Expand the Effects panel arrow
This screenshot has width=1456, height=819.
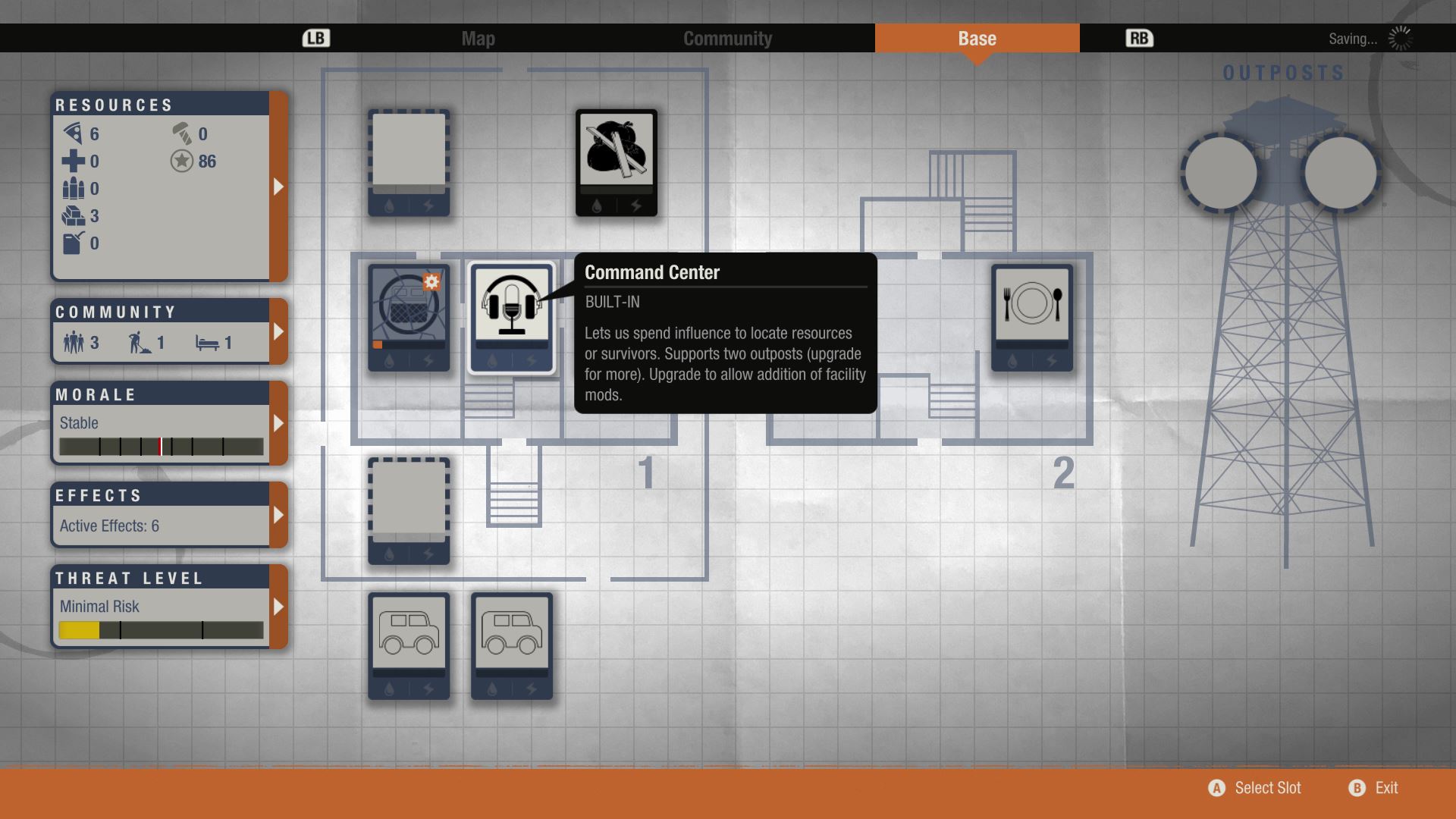pyautogui.click(x=279, y=515)
